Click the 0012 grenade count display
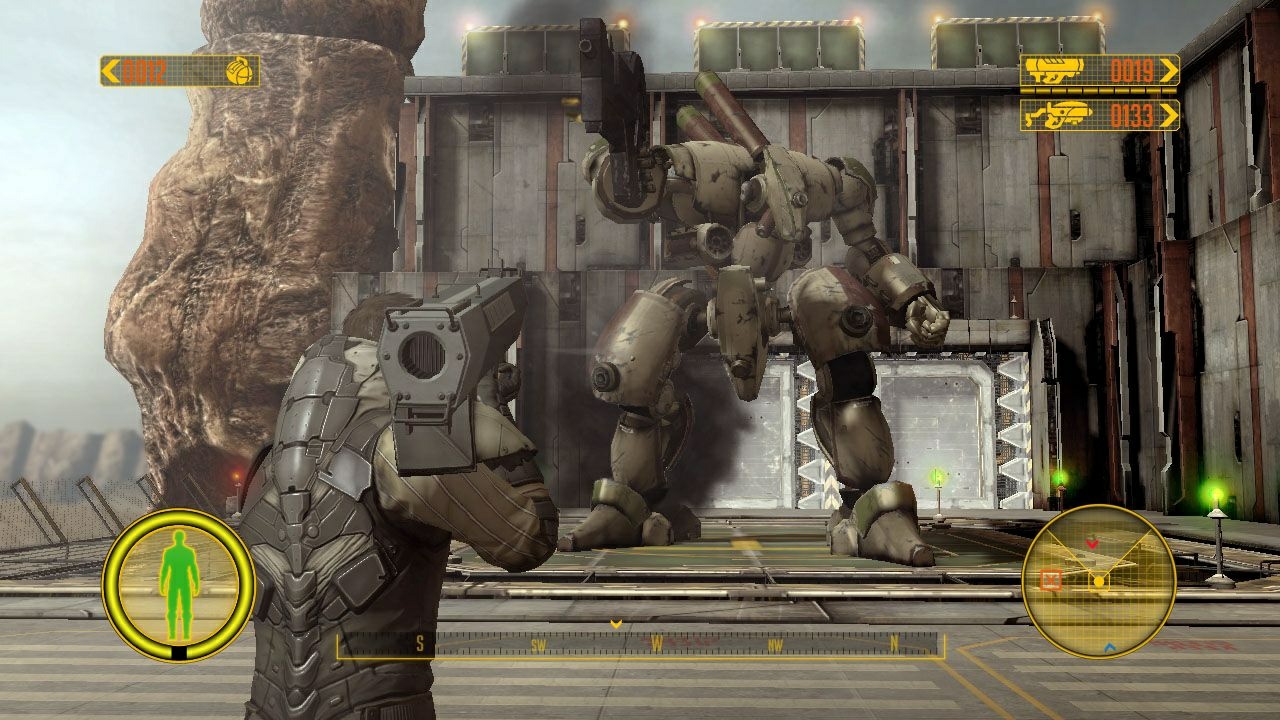 pyautogui.click(x=142, y=72)
